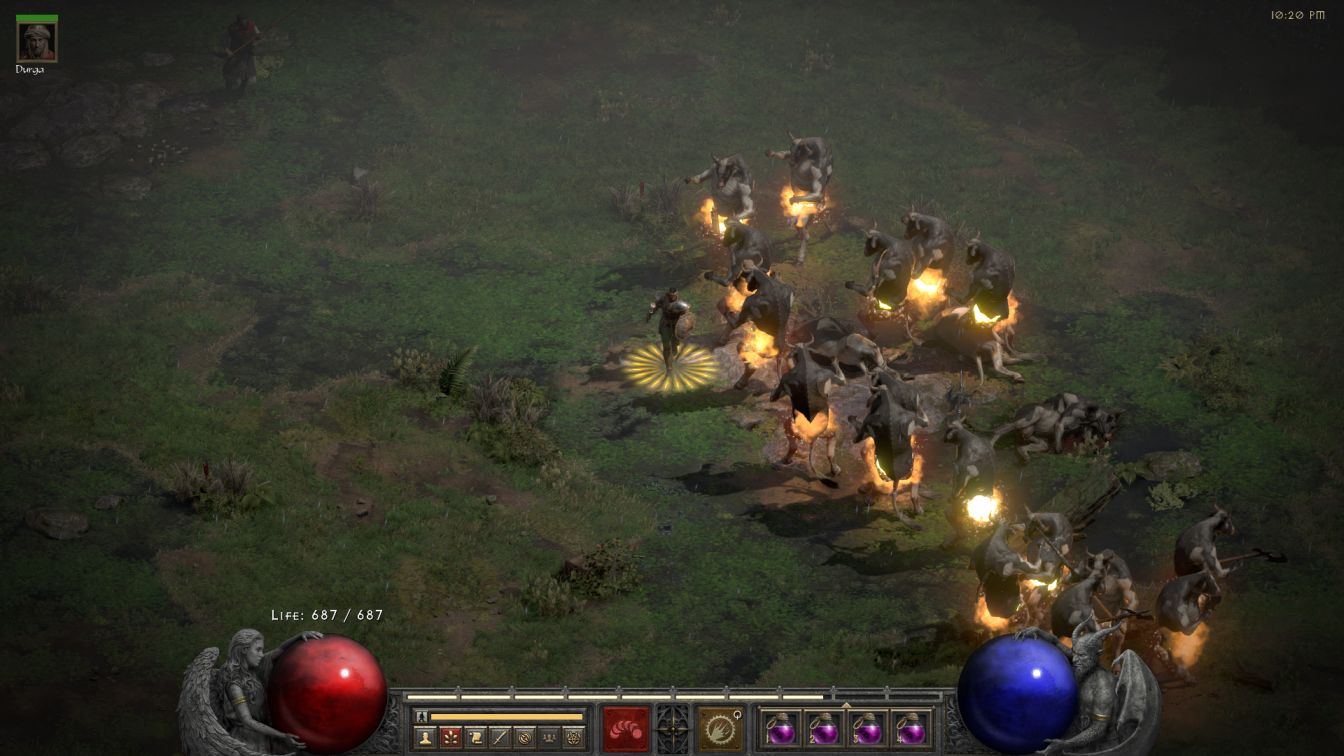Image resolution: width=1344 pixels, height=756 pixels.
Task: Use the purple potion in belt slot 4
Action: pos(910,728)
